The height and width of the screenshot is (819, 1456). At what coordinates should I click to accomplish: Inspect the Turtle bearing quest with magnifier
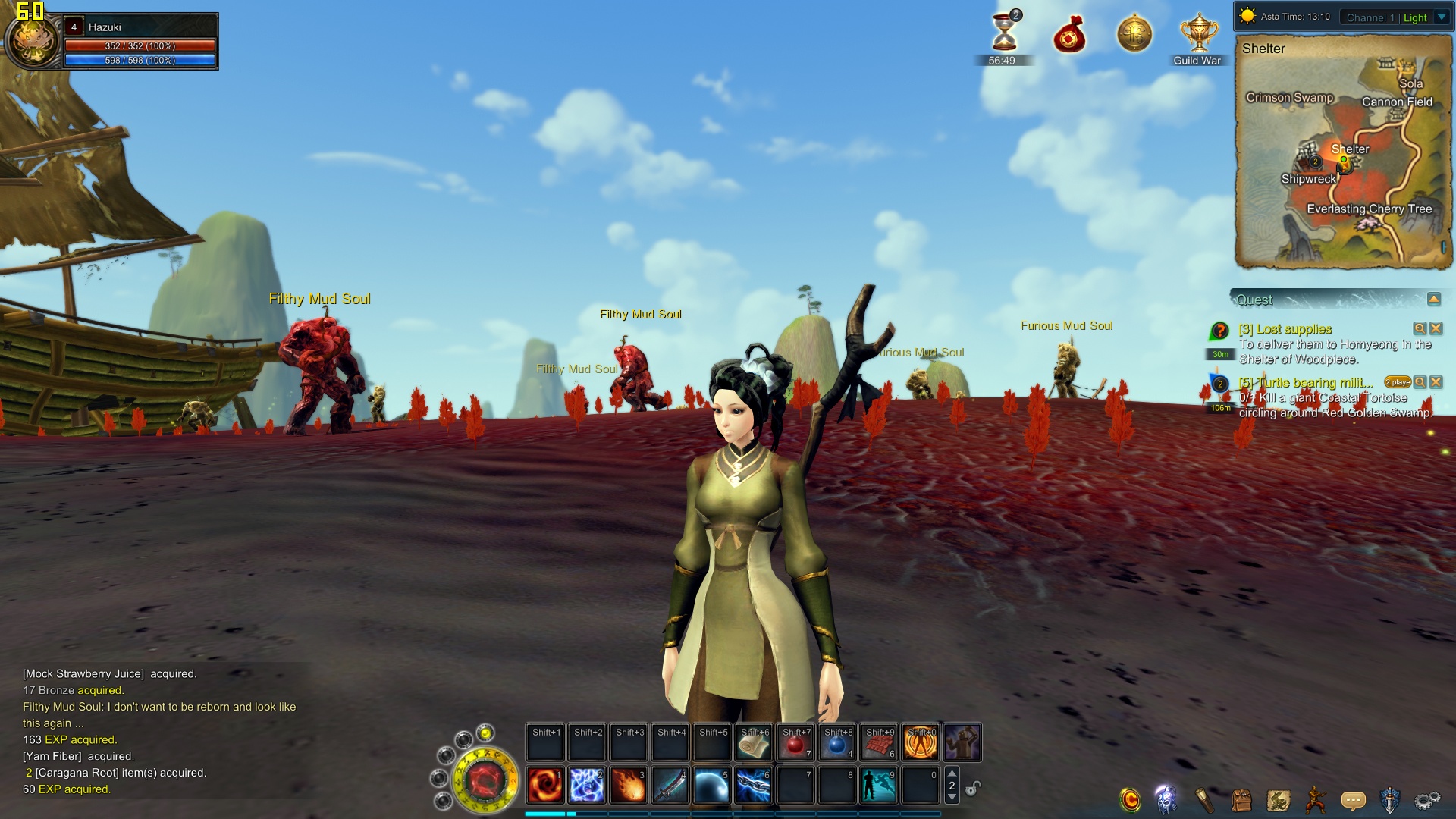(1420, 382)
